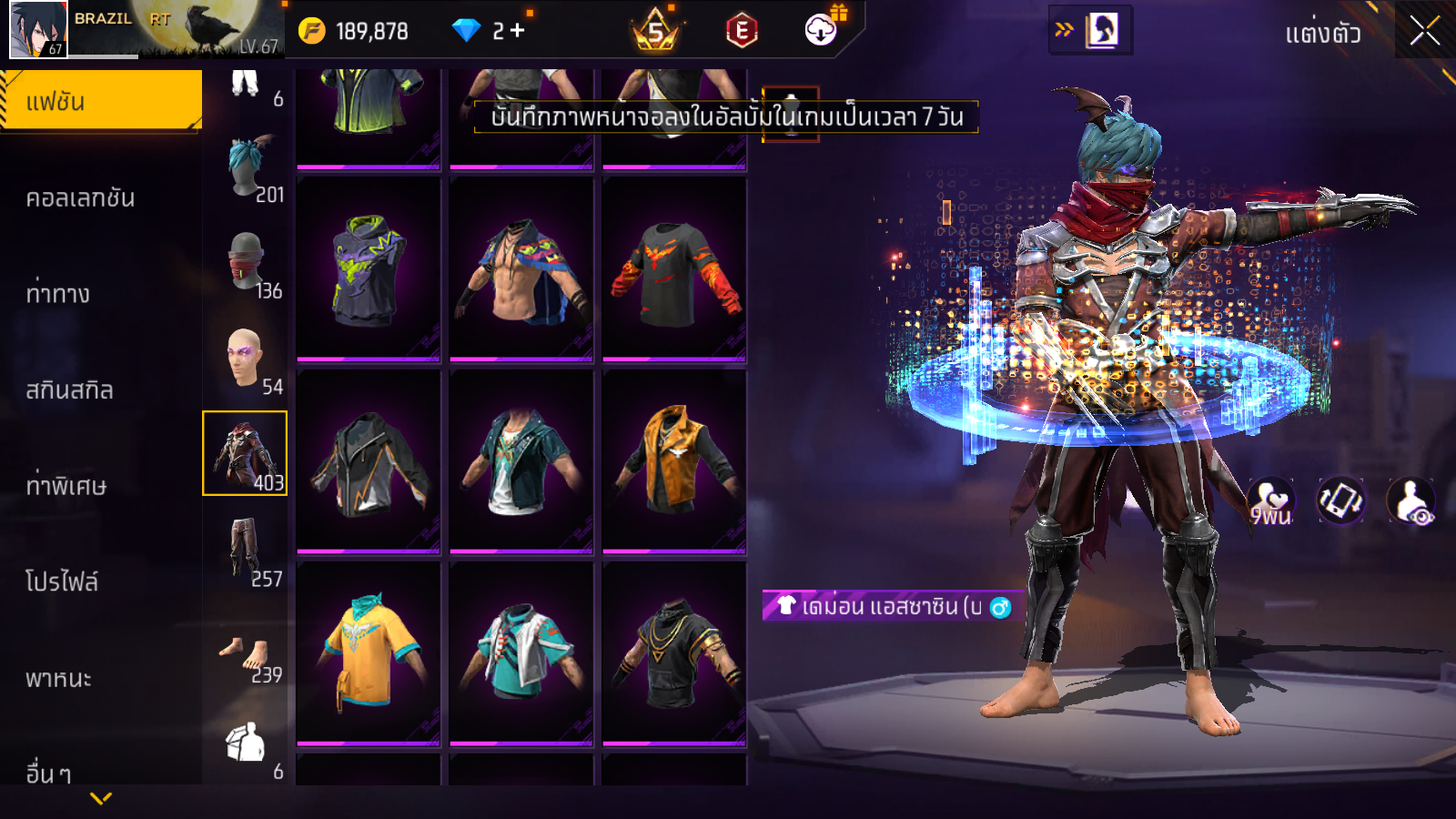The image size is (1456, 819).
Task: Open the คอลเลกชัน category
Action: pyautogui.click(x=80, y=197)
